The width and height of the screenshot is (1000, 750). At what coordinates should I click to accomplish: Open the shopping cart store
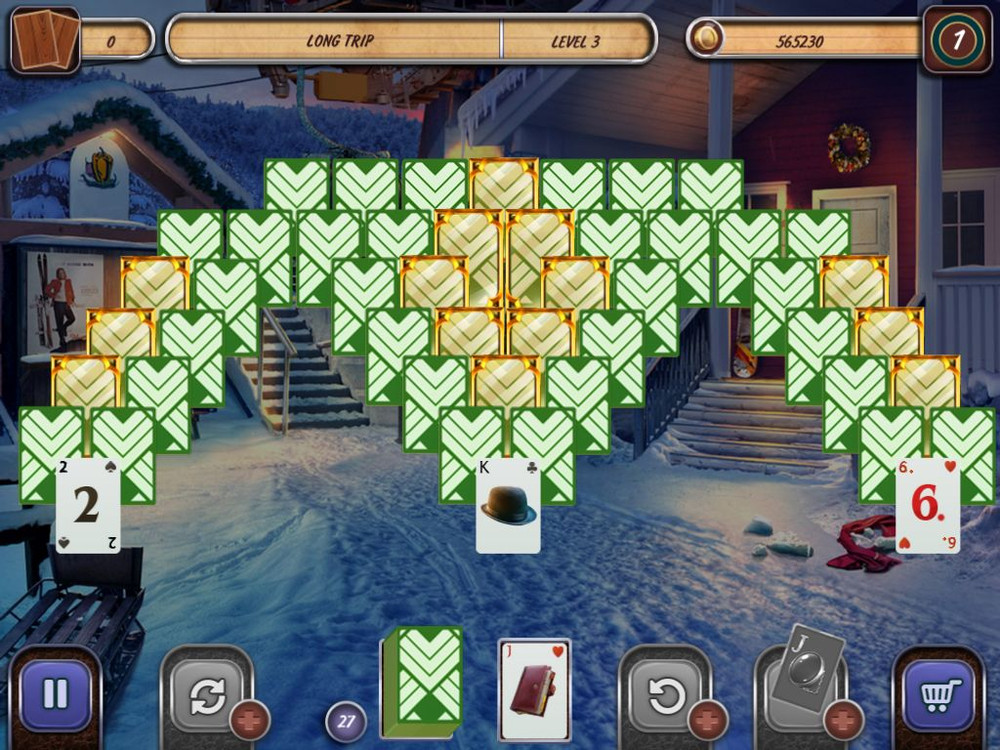pyautogui.click(x=938, y=695)
